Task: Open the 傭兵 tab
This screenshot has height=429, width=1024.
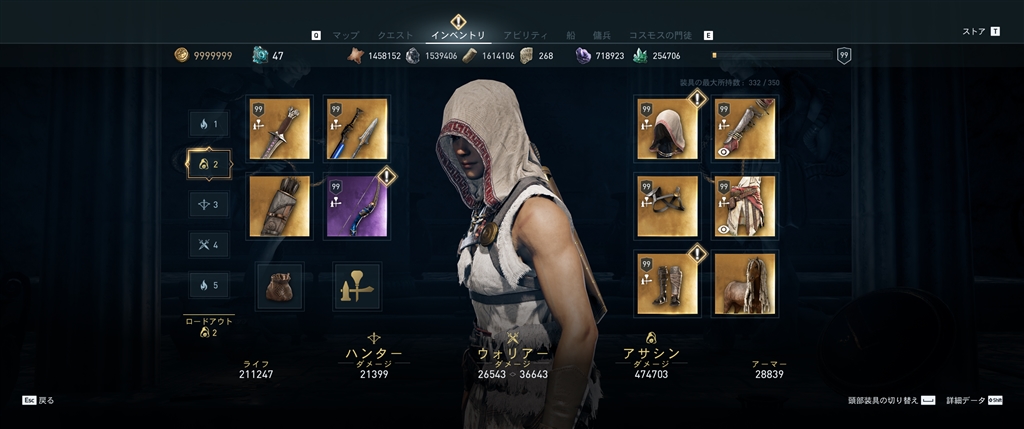Action: [601, 35]
